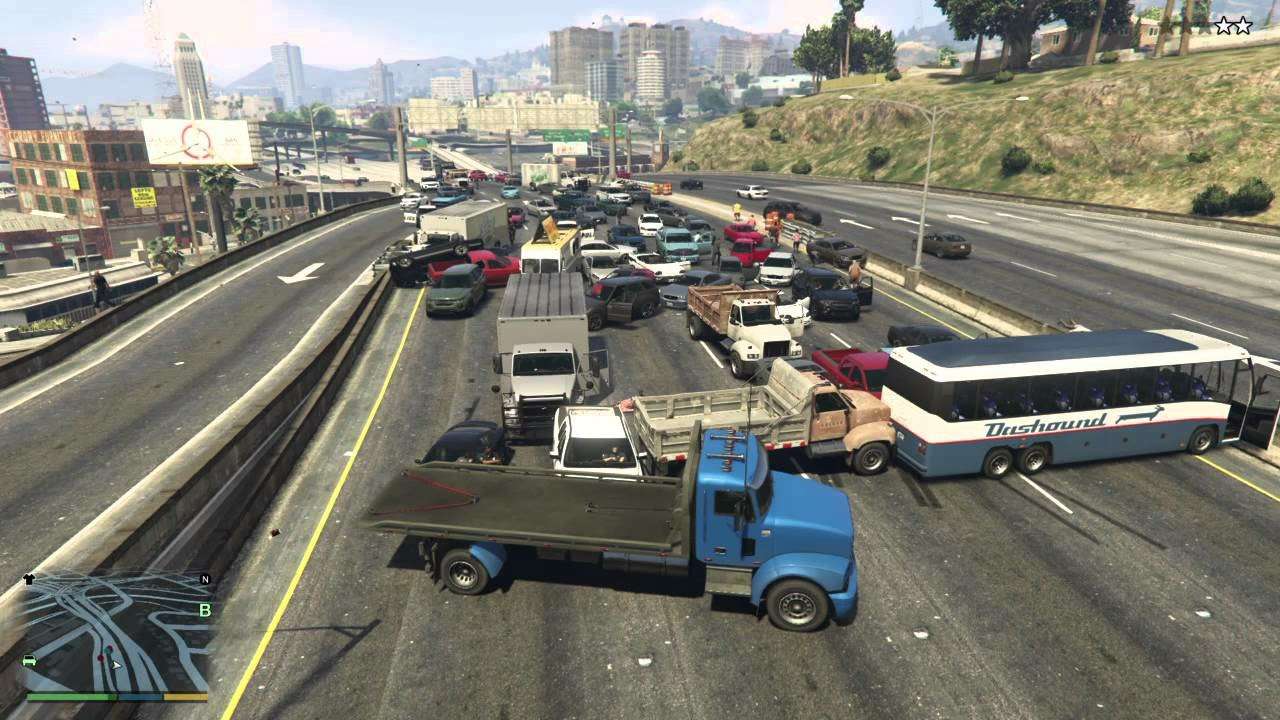The width and height of the screenshot is (1280, 720).
Task: Select a red enemy blip on the minimap
Action: 100,658
